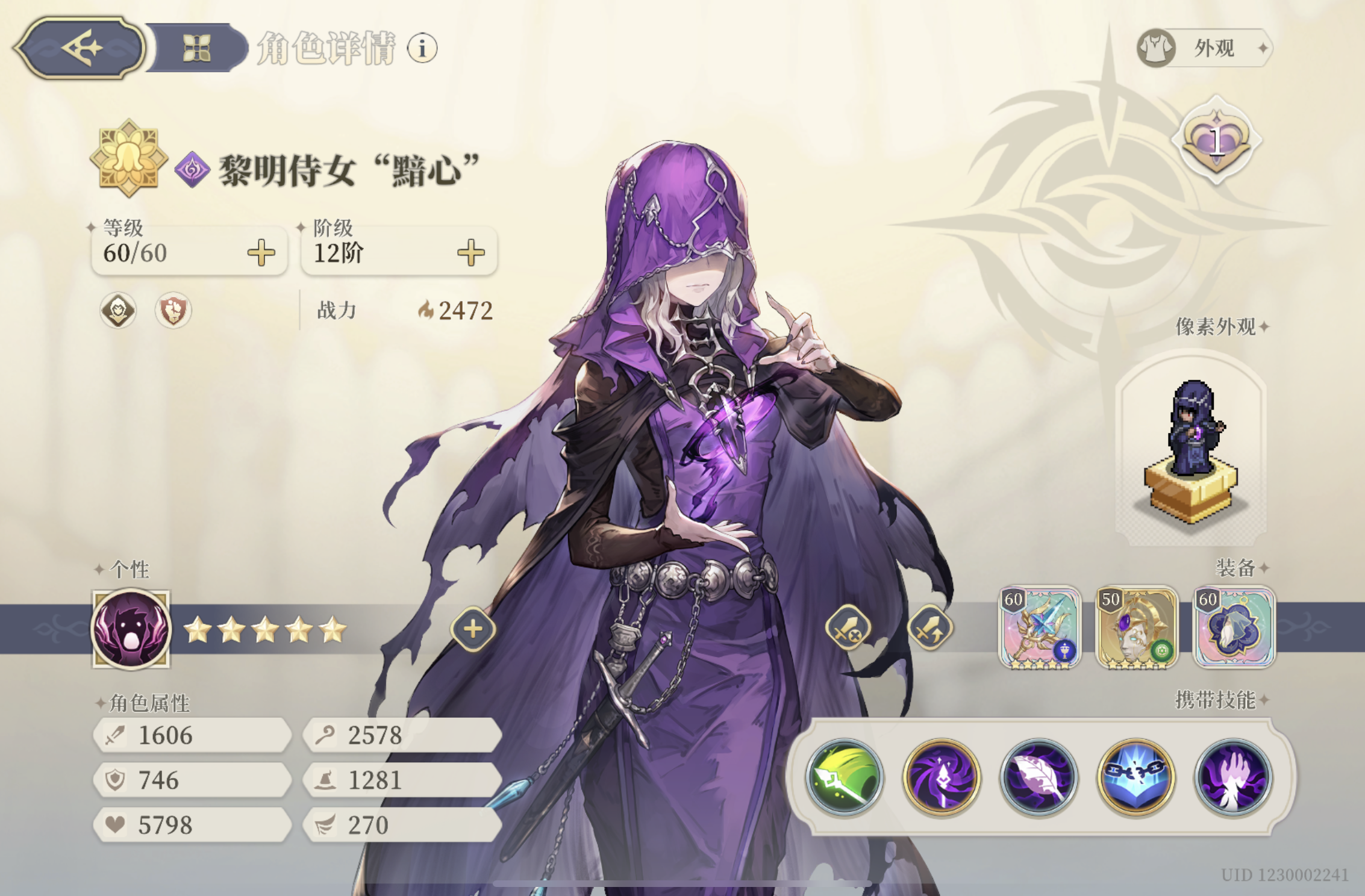The image size is (1365, 896).
Task: Select the purple hand skill icon
Action: coord(1231,777)
